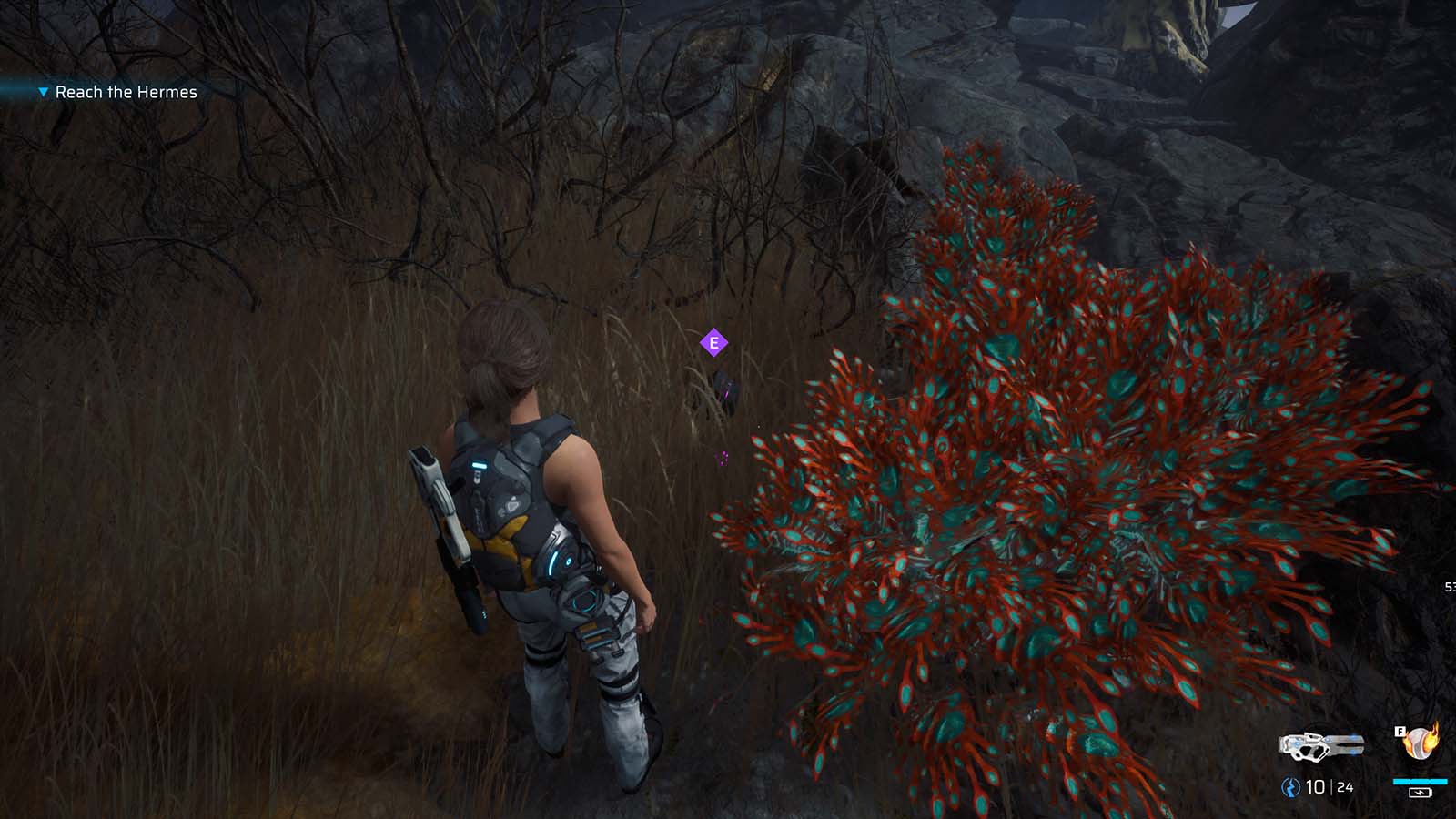Expand the equipment charge readout
Viewport: 1456px width, 819px height.
coord(1420,782)
